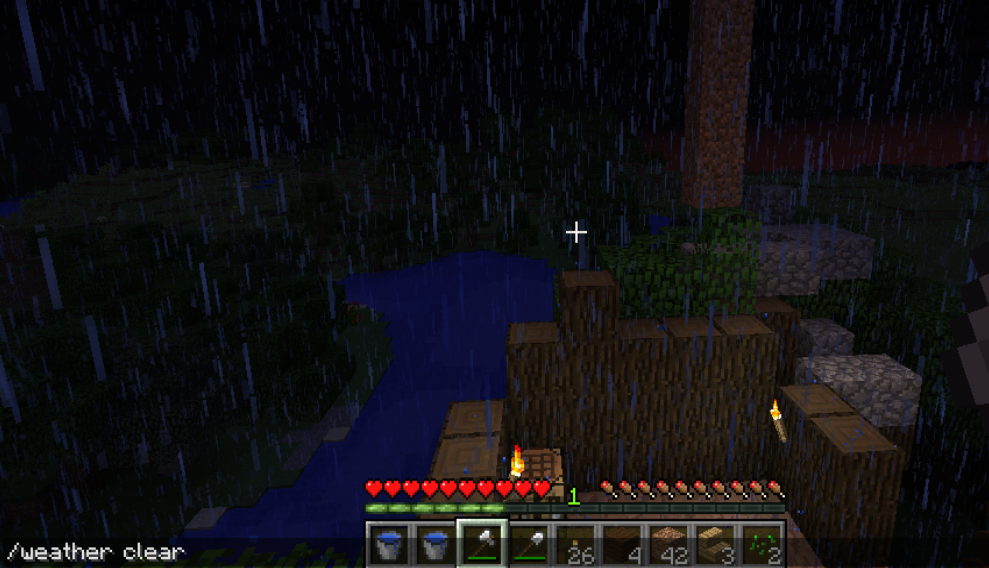989x568 pixels.
Task: Switch to the stack of 42 dirt blocks
Action: tap(669, 545)
